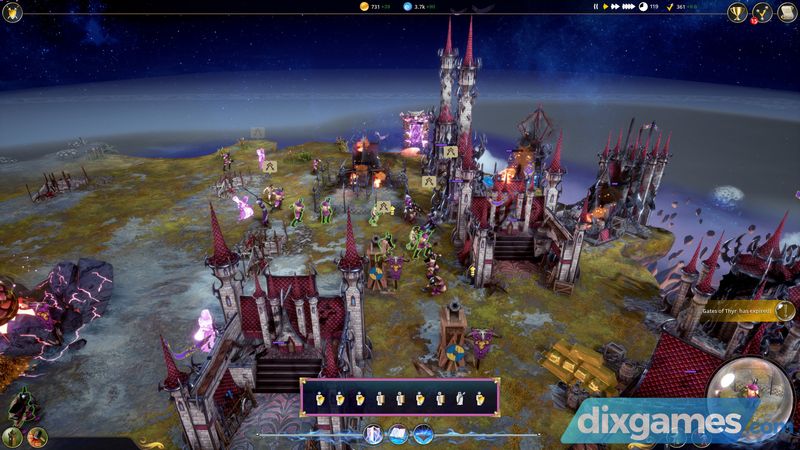The image size is (800, 450).
Task: Open the trophy achievements panel
Action: pos(737,13)
